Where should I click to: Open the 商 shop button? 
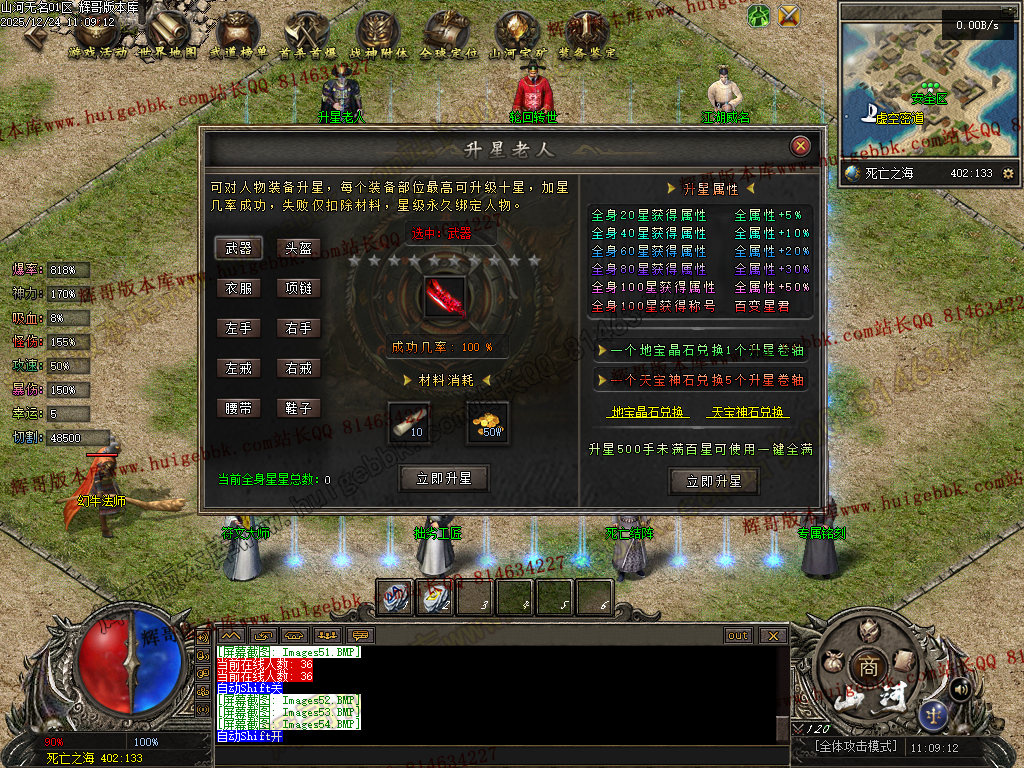(x=865, y=668)
